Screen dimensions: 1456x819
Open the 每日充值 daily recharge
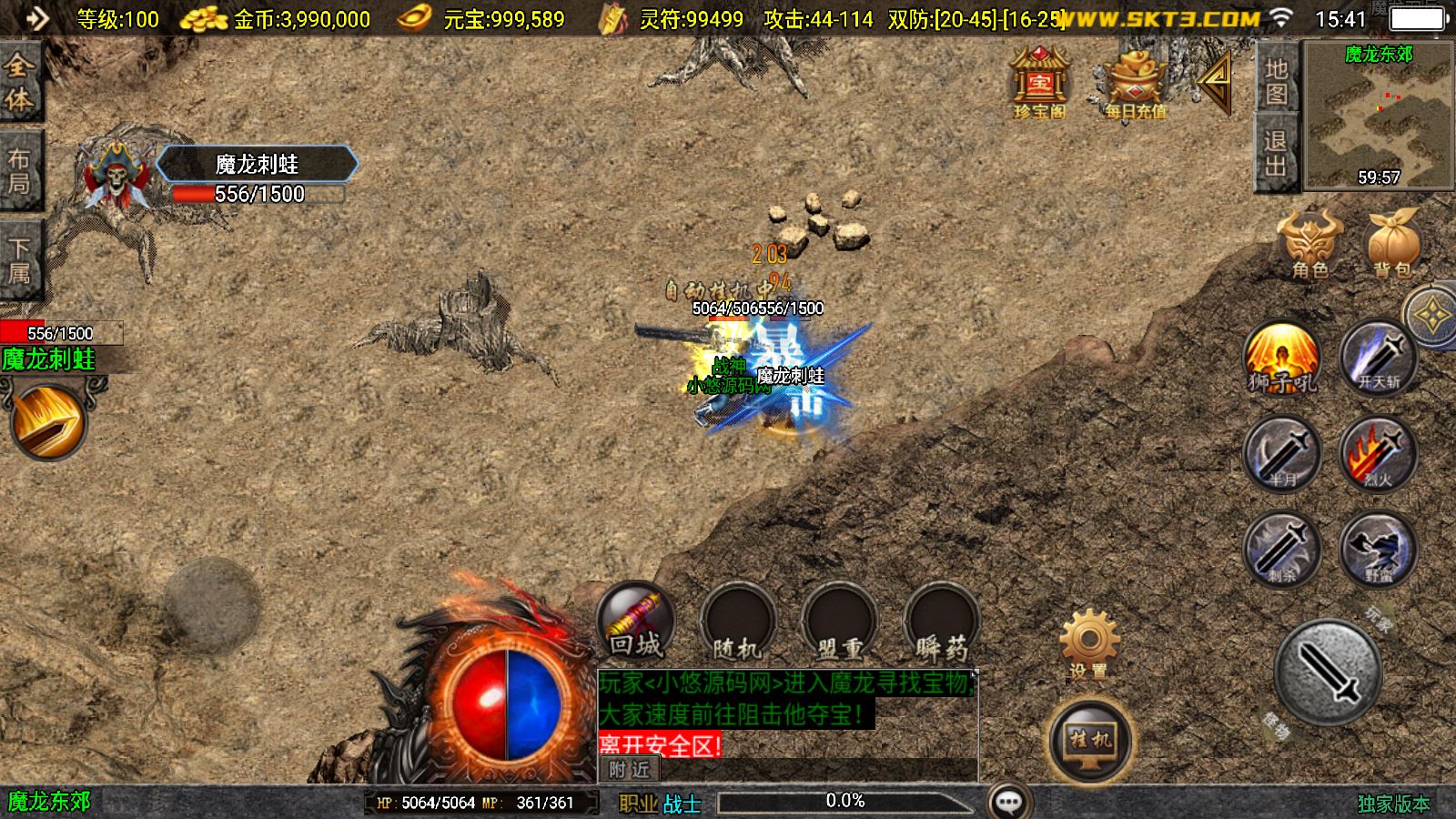coord(1136,84)
